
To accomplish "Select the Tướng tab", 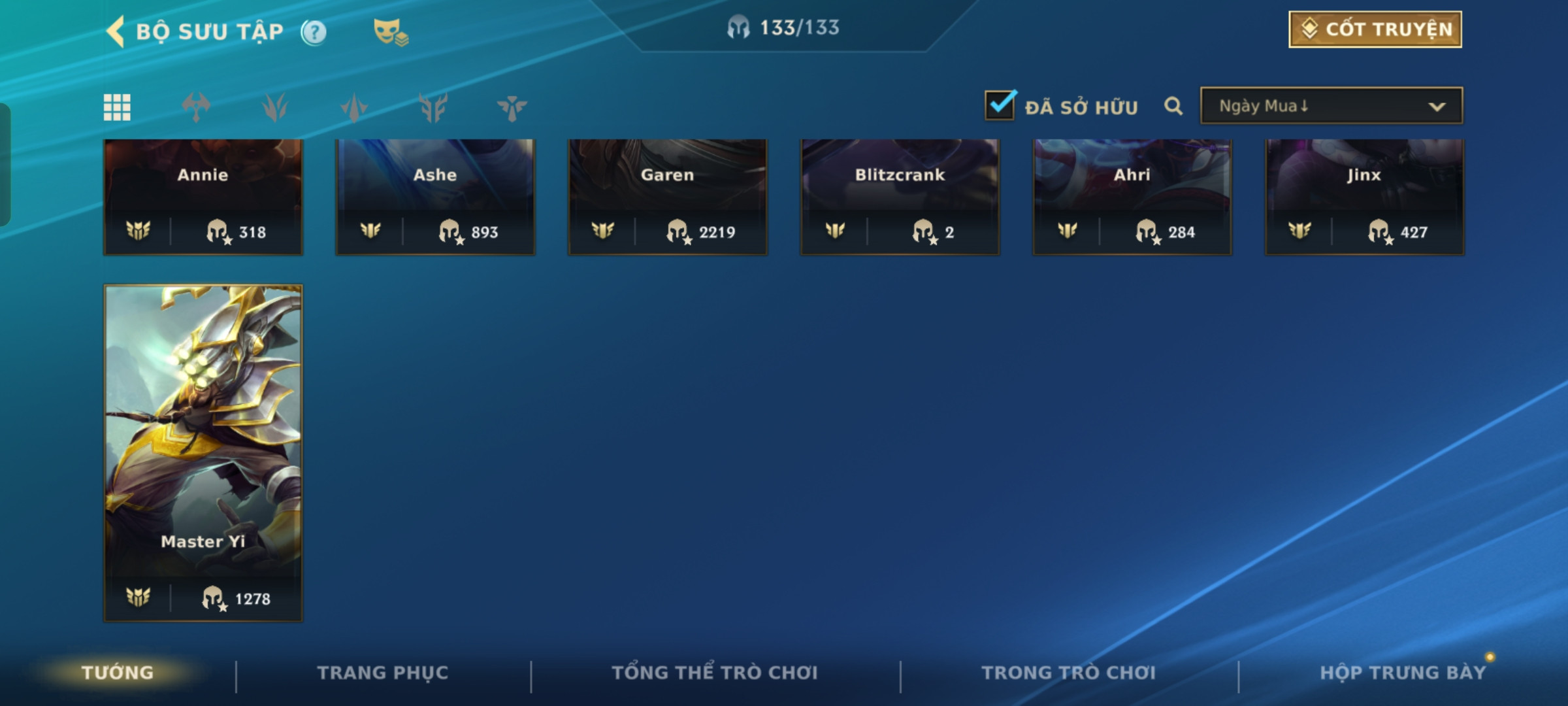I will [118, 673].
